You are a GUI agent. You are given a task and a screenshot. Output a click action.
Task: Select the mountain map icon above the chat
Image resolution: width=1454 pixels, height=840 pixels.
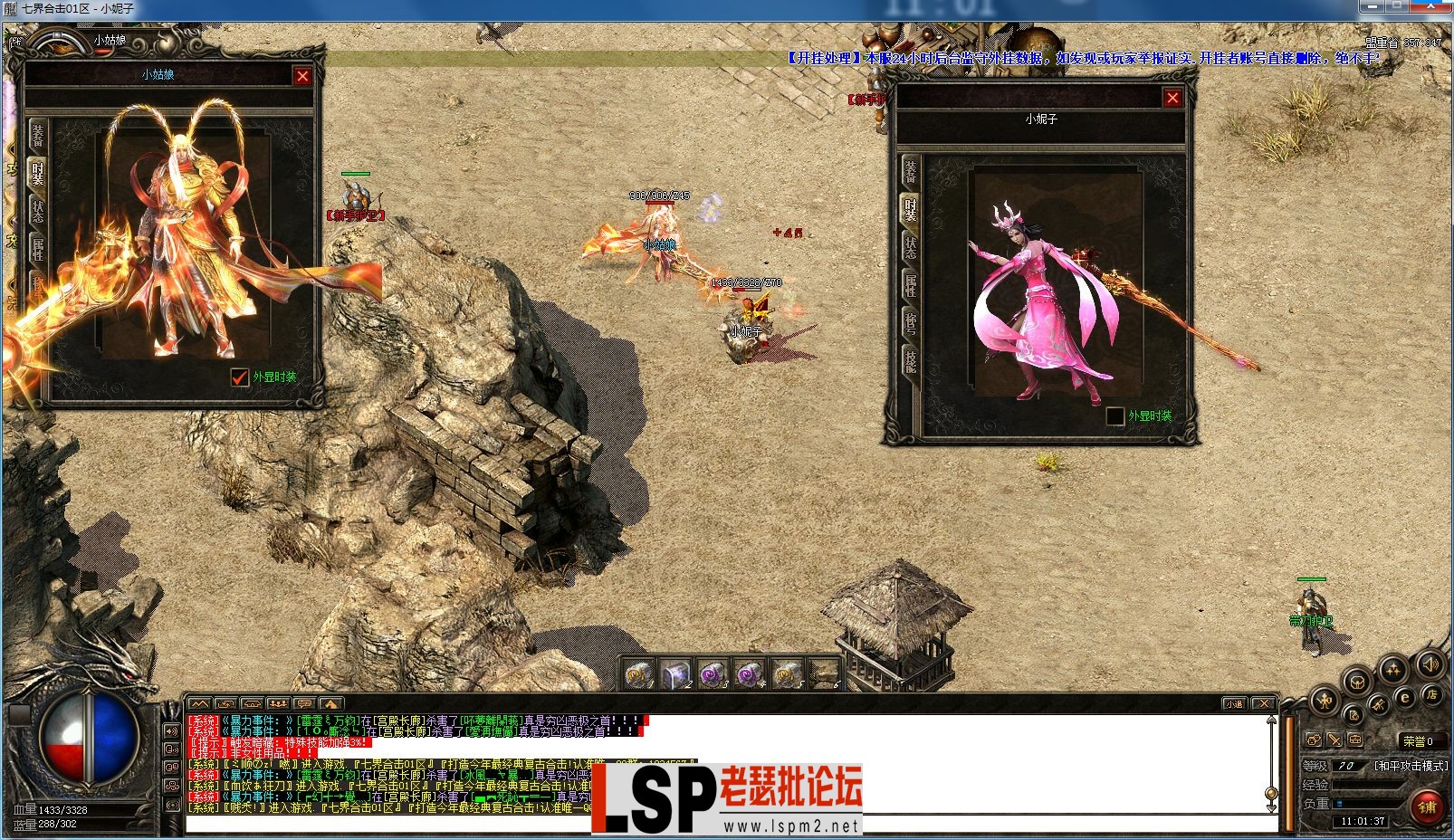[x=199, y=702]
